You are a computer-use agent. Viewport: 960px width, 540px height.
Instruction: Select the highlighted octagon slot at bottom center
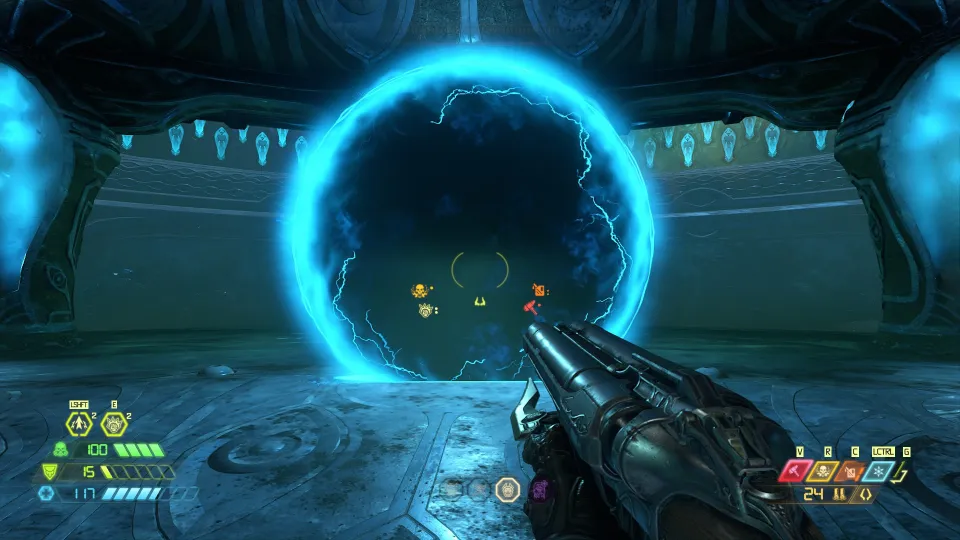(507, 489)
